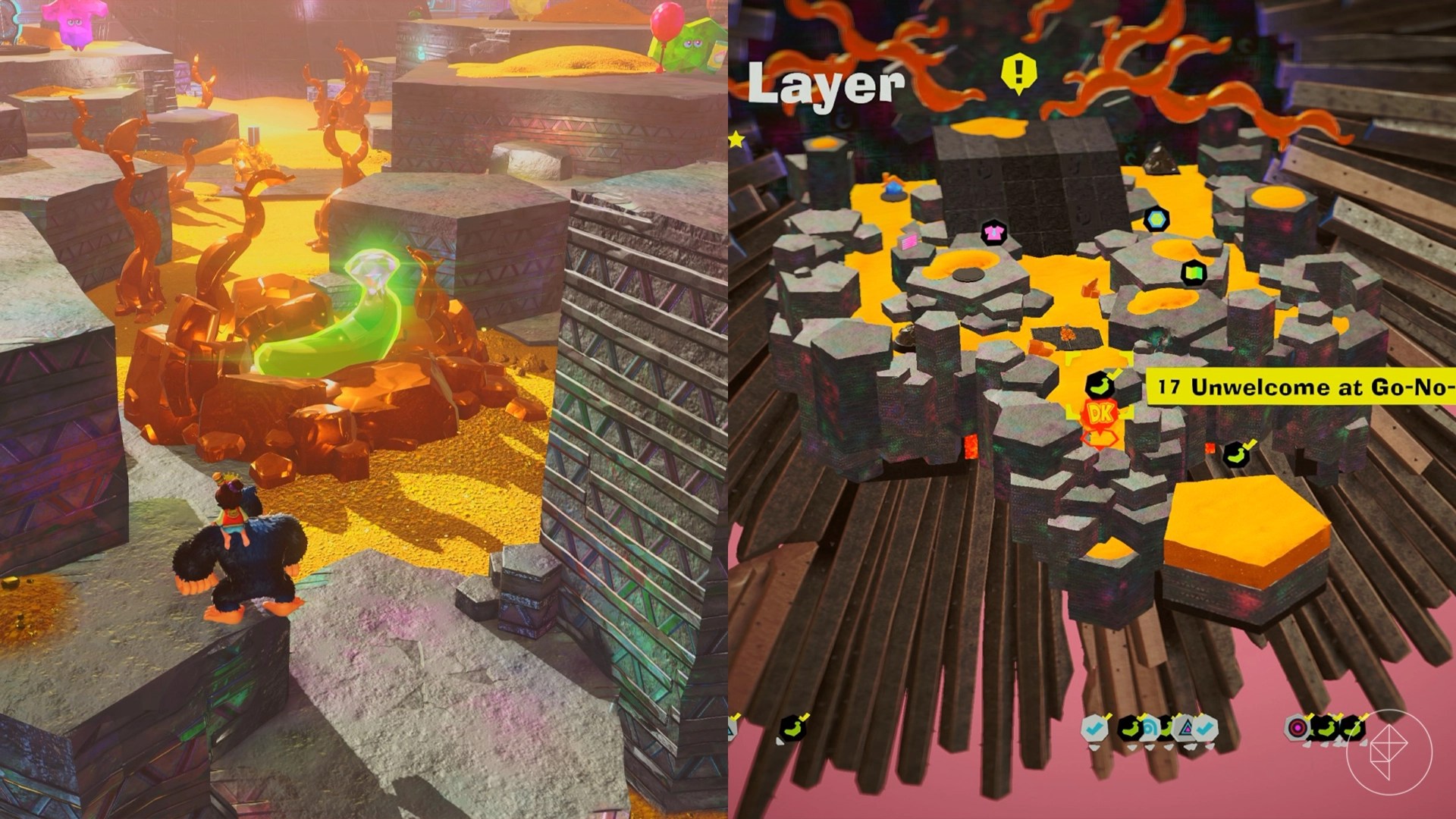Select the yellow exclamation mark map marker
This screenshot has width=1456, height=819.
tap(1019, 73)
